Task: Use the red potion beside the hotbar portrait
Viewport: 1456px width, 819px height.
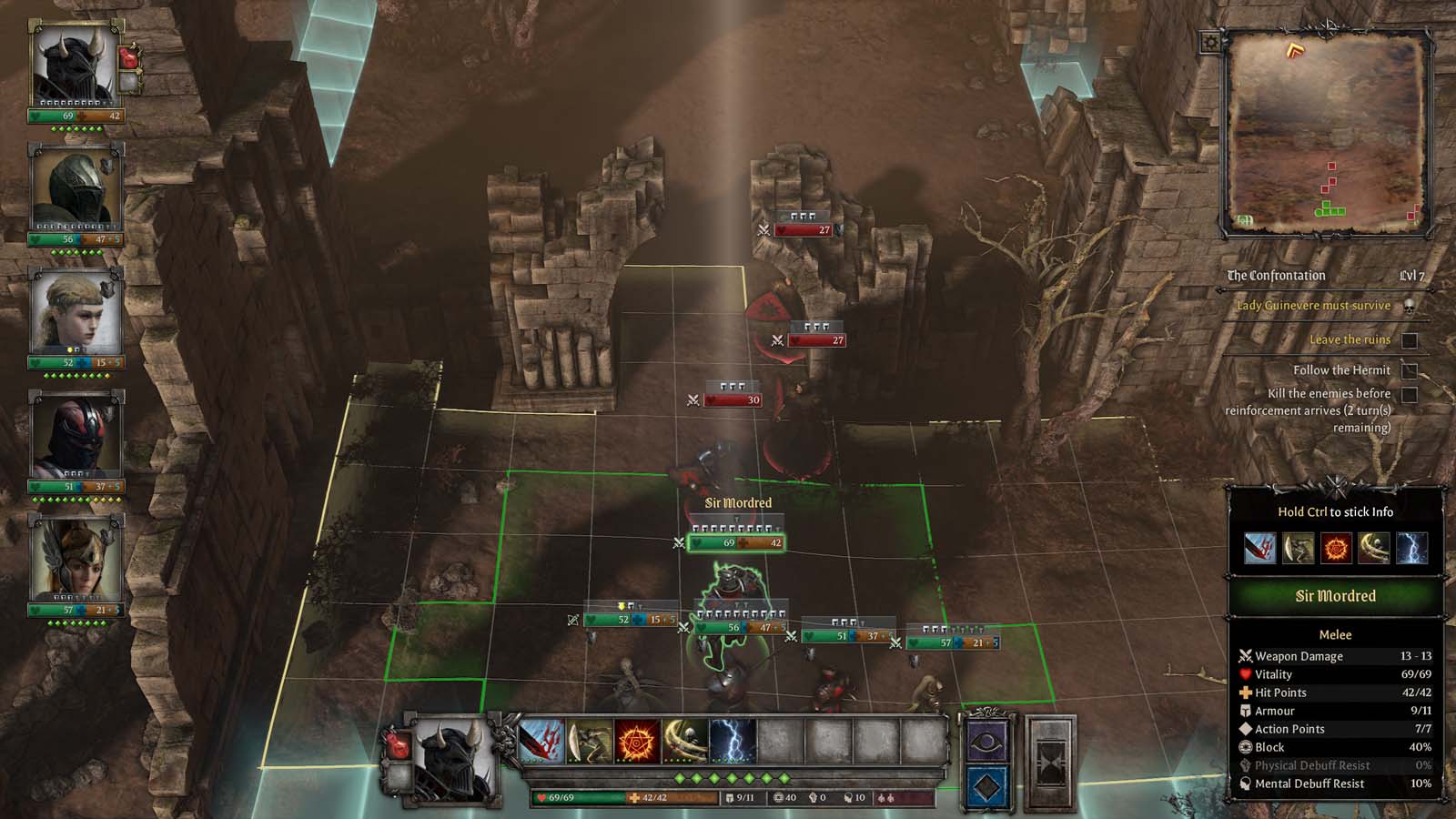Action: [397, 744]
